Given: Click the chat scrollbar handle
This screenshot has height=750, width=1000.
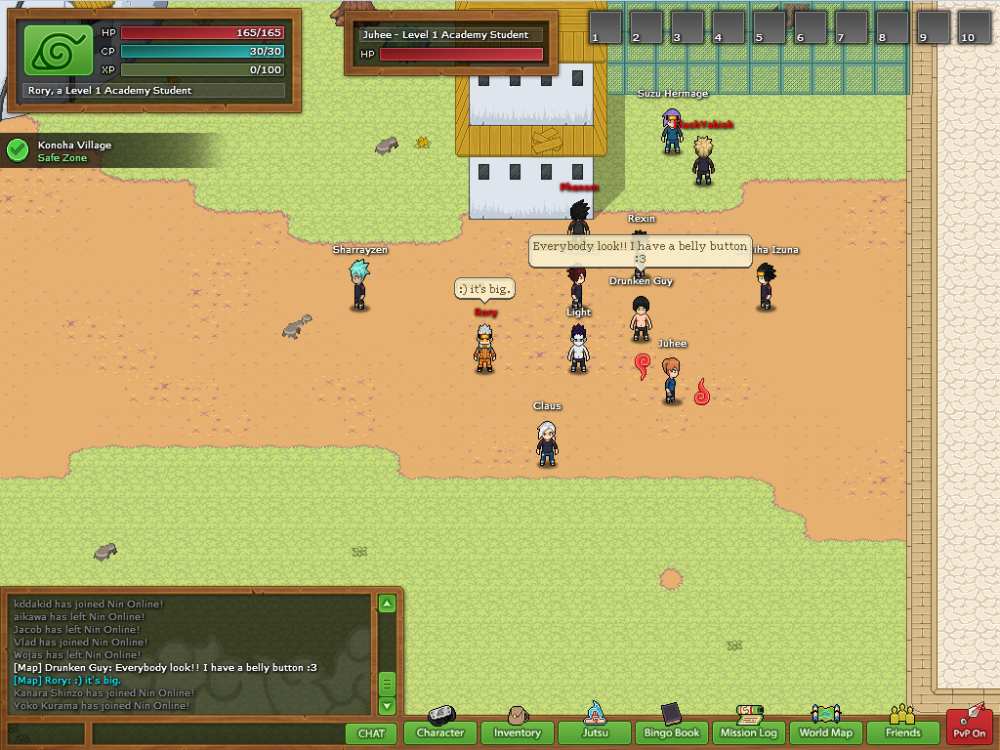Looking at the screenshot, I should click(x=387, y=683).
